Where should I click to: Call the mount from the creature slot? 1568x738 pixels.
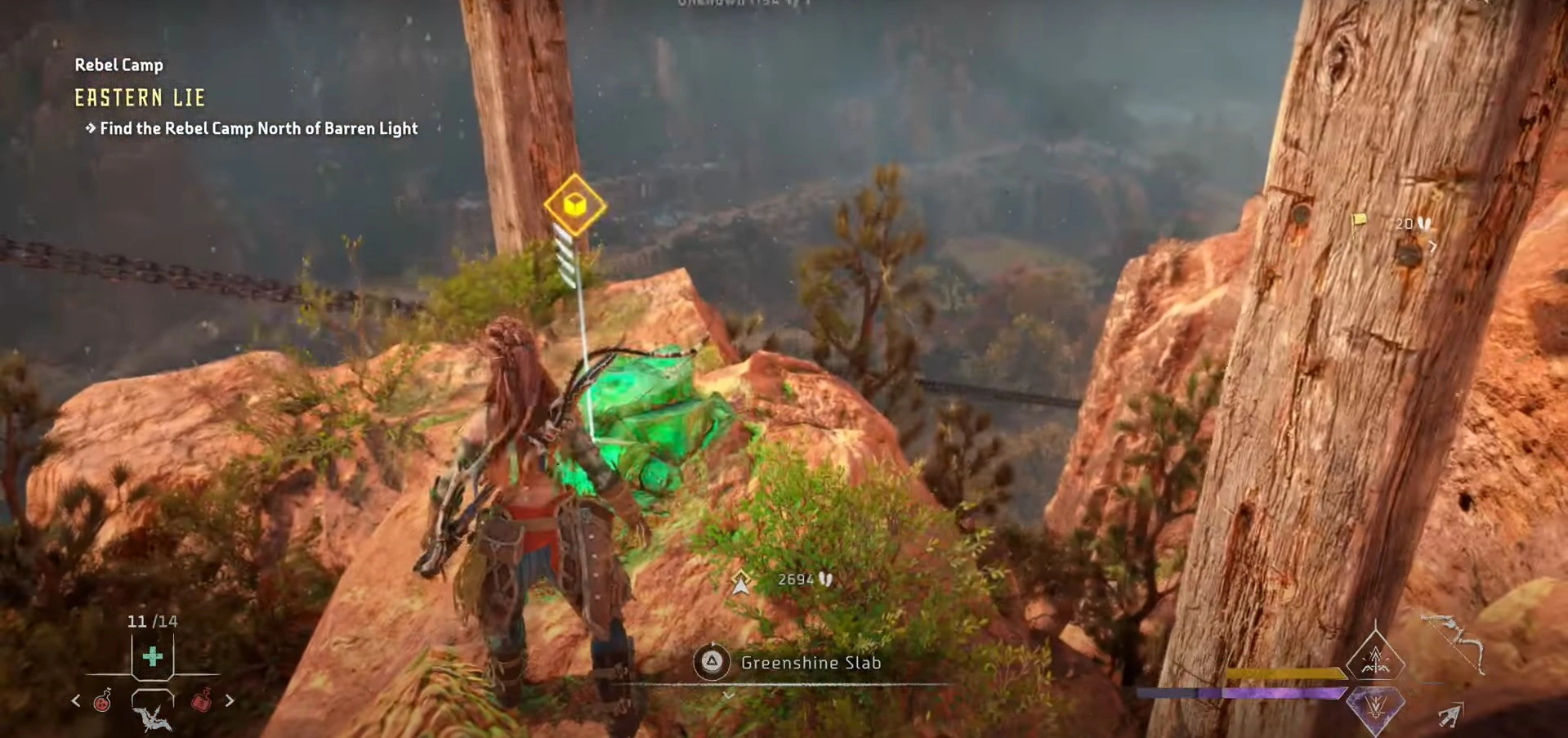point(153,717)
